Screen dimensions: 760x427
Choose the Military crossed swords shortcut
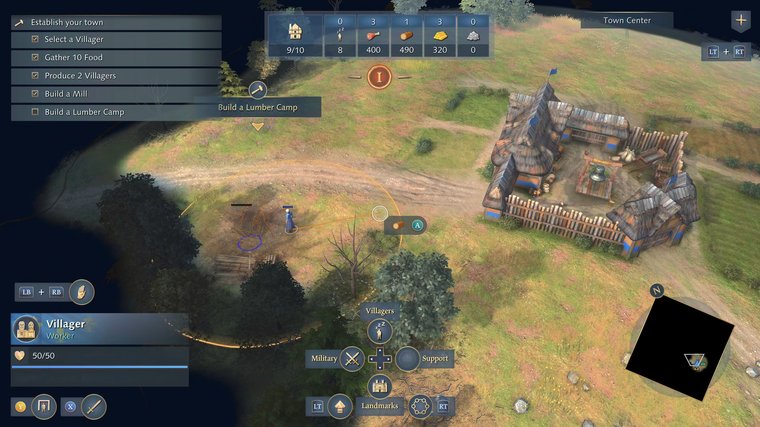[351, 358]
